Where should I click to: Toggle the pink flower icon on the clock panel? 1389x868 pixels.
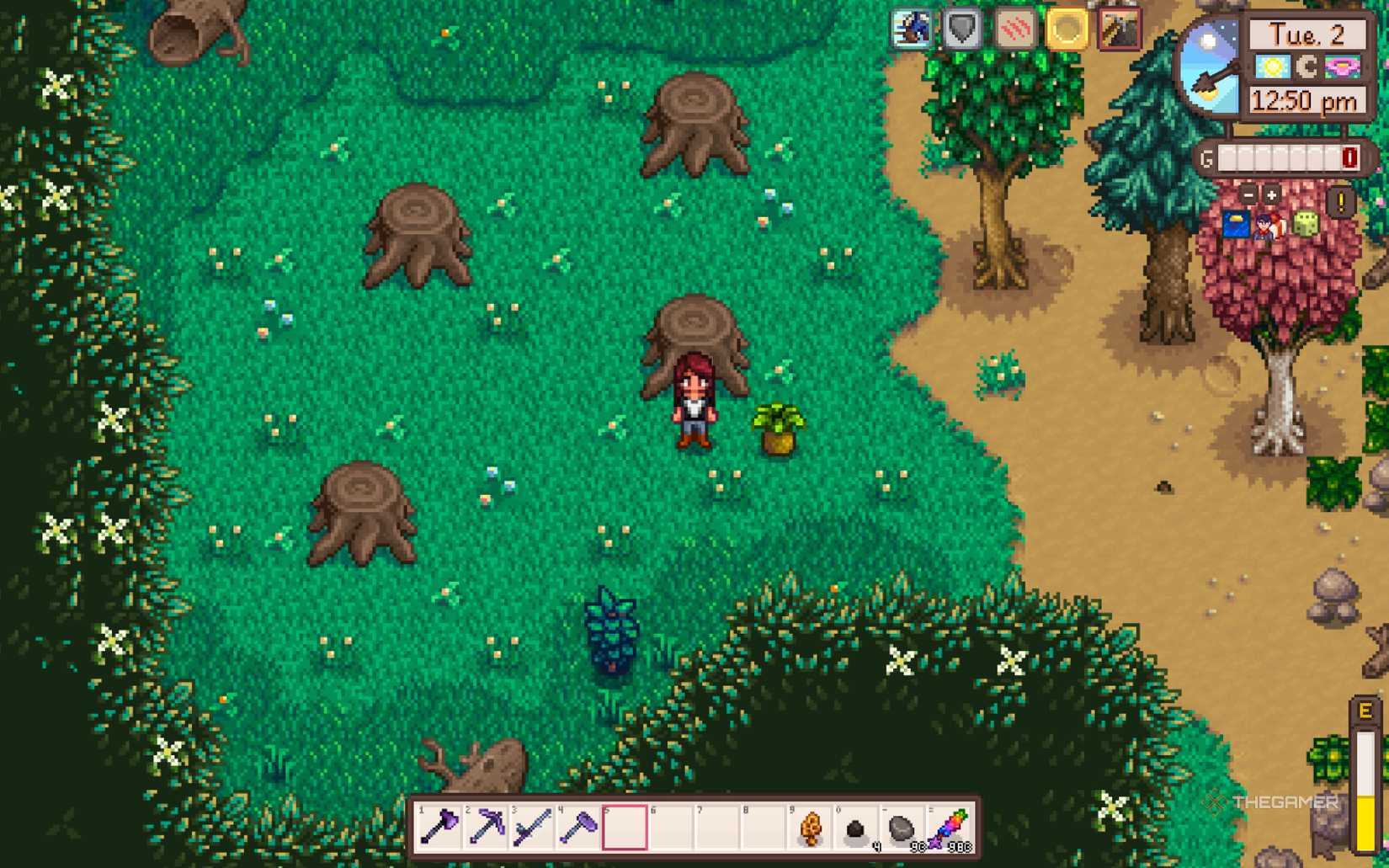click(1342, 67)
